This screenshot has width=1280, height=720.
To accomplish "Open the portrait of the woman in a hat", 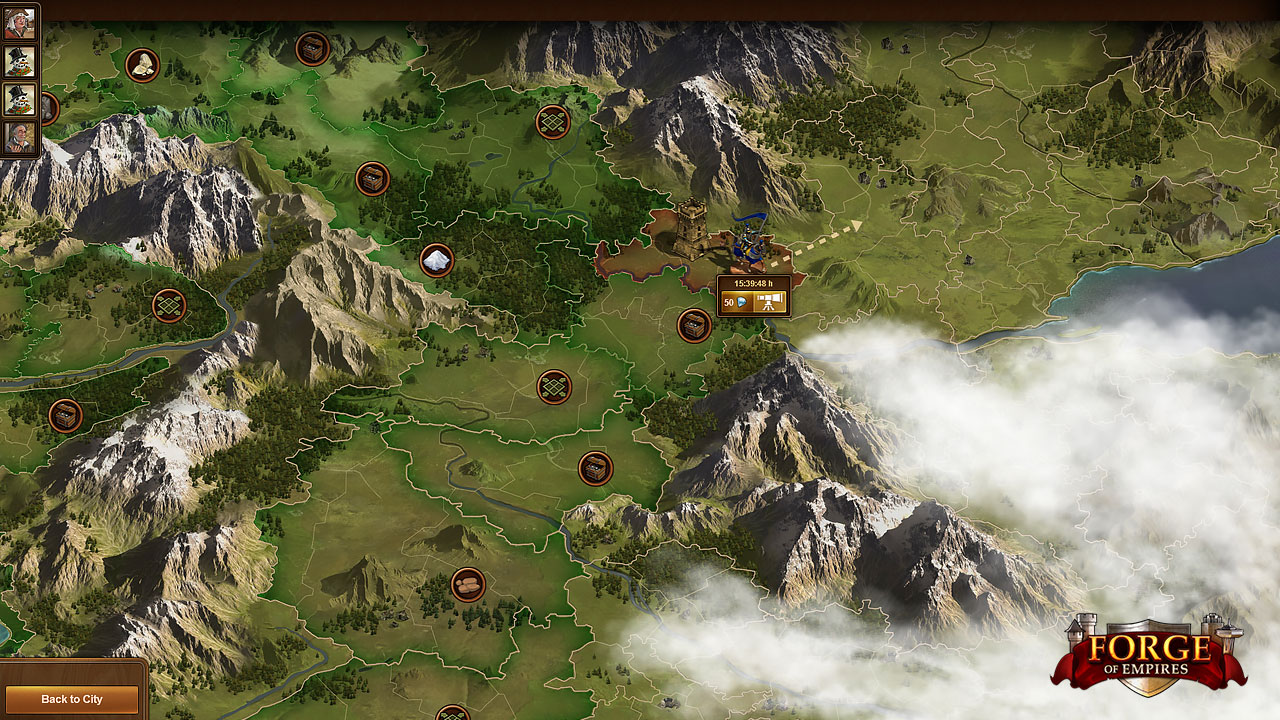I will [x=19, y=23].
